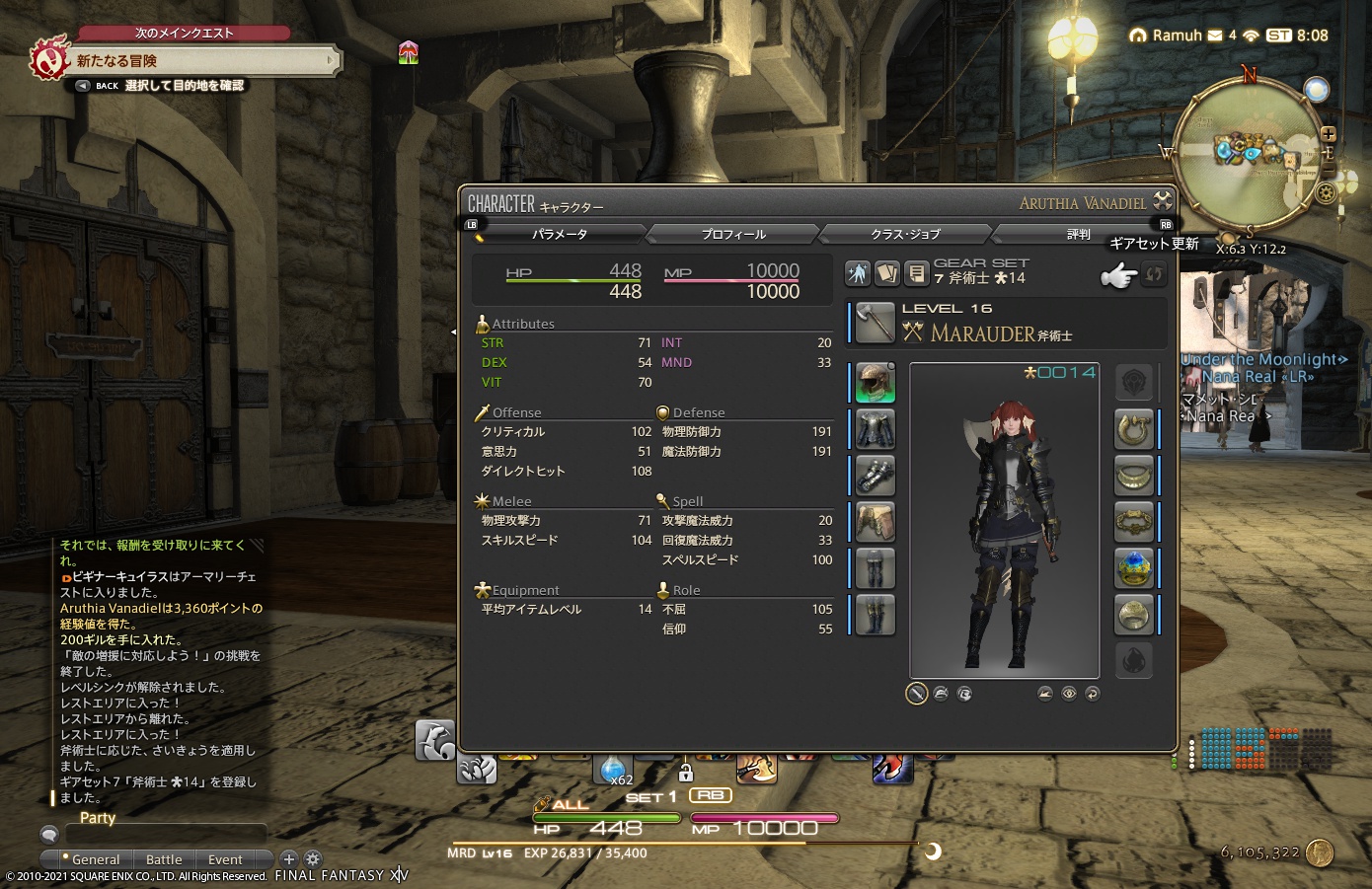
Task: Click the BACK chevron to confirm destination
Action: pos(82,85)
